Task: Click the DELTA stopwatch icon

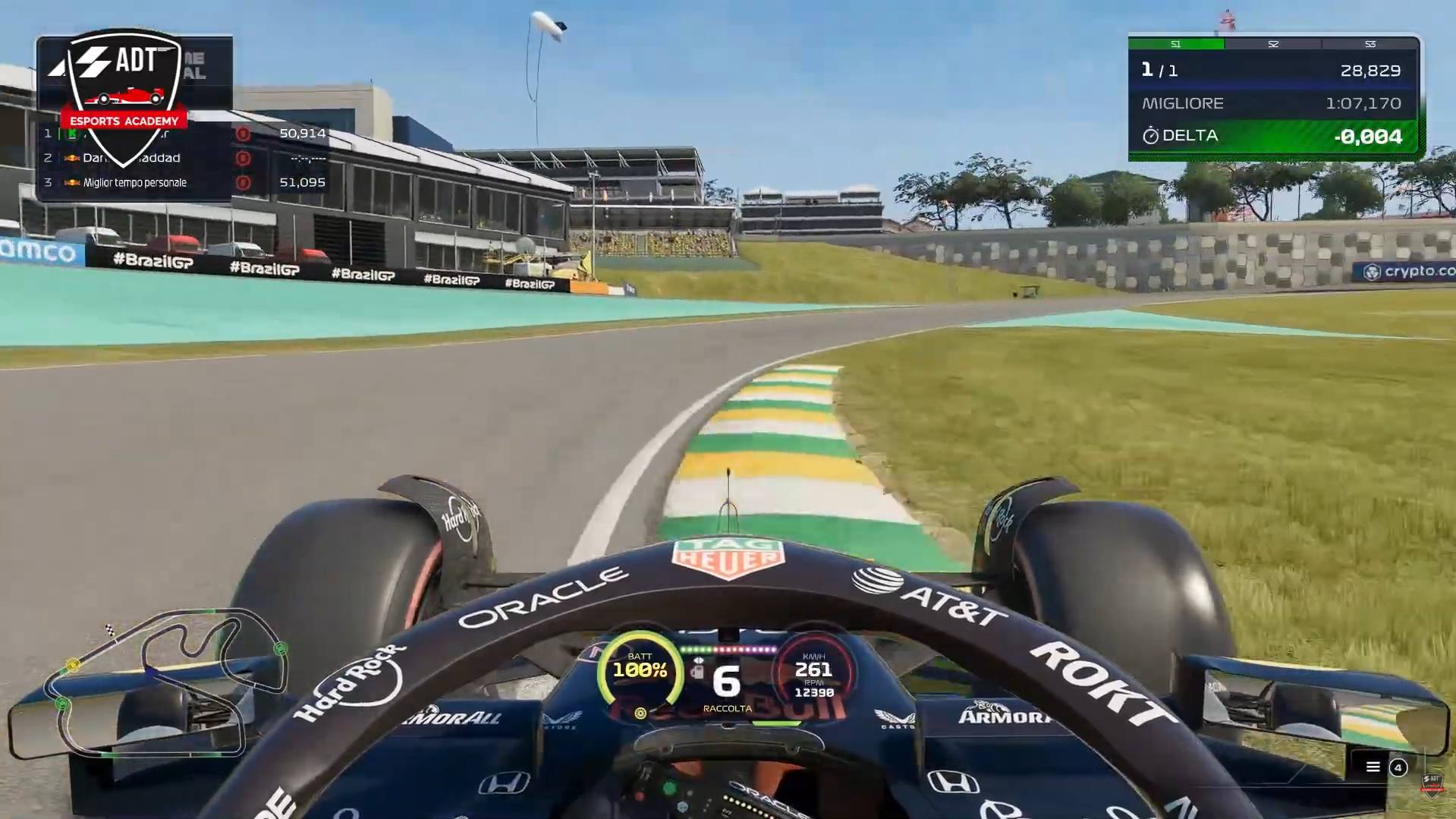Action: click(x=1150, y=136)
